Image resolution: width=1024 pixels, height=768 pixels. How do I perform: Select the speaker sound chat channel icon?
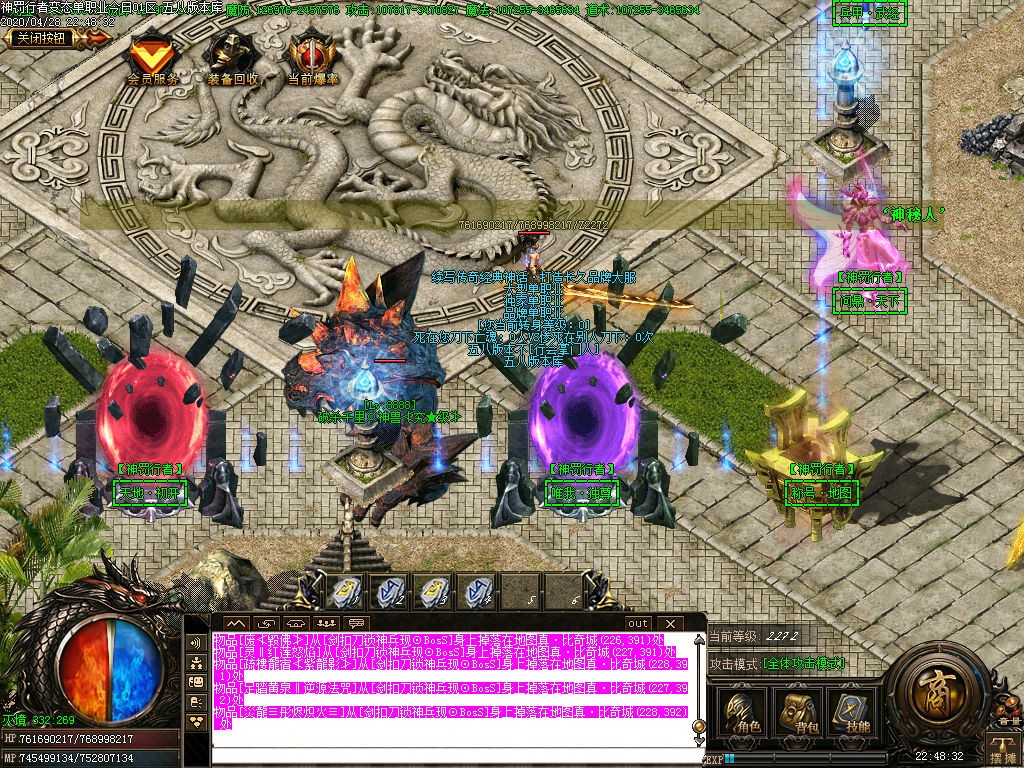pos(197,642)
